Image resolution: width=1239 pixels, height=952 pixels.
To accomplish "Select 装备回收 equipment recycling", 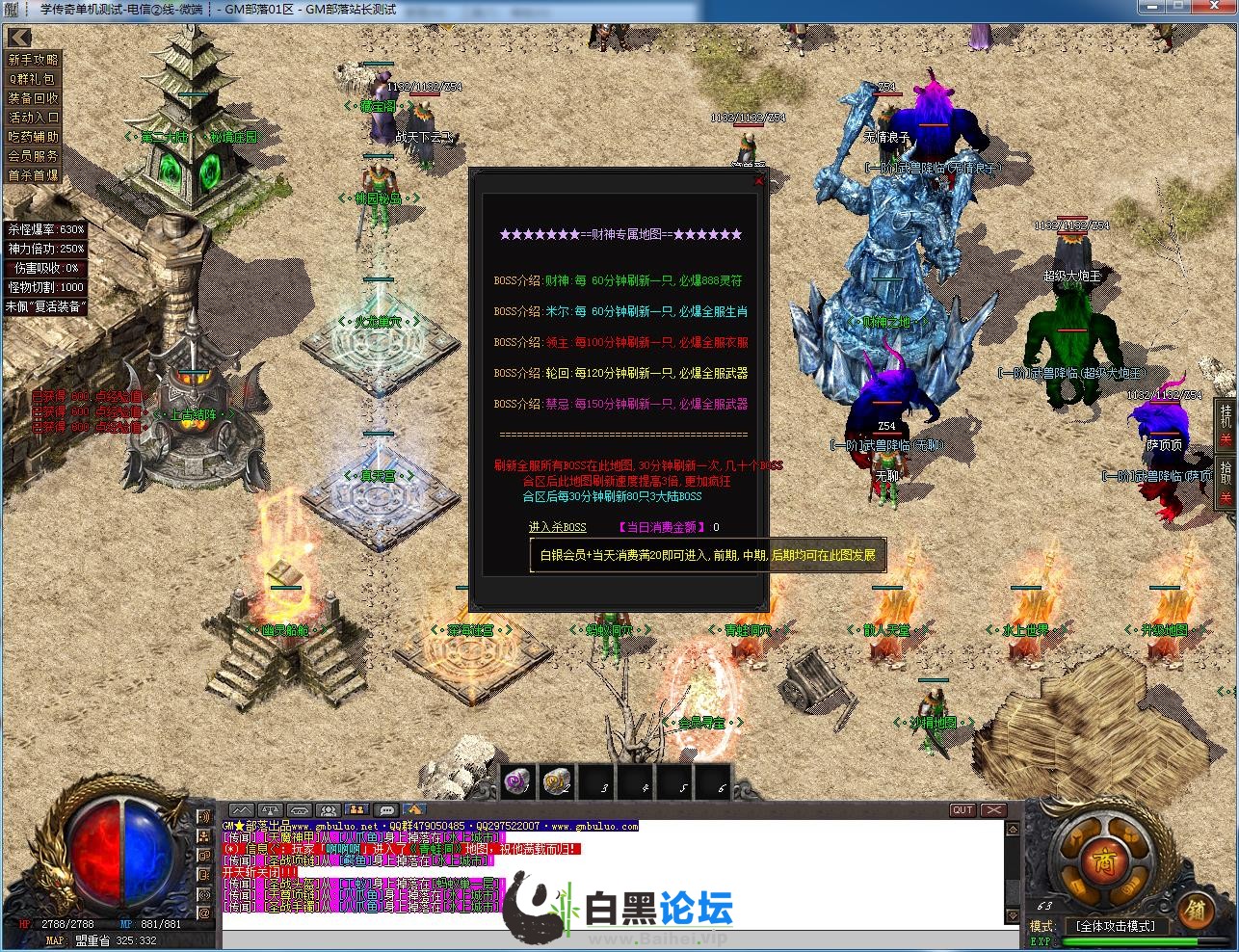I will pos(34,98).
